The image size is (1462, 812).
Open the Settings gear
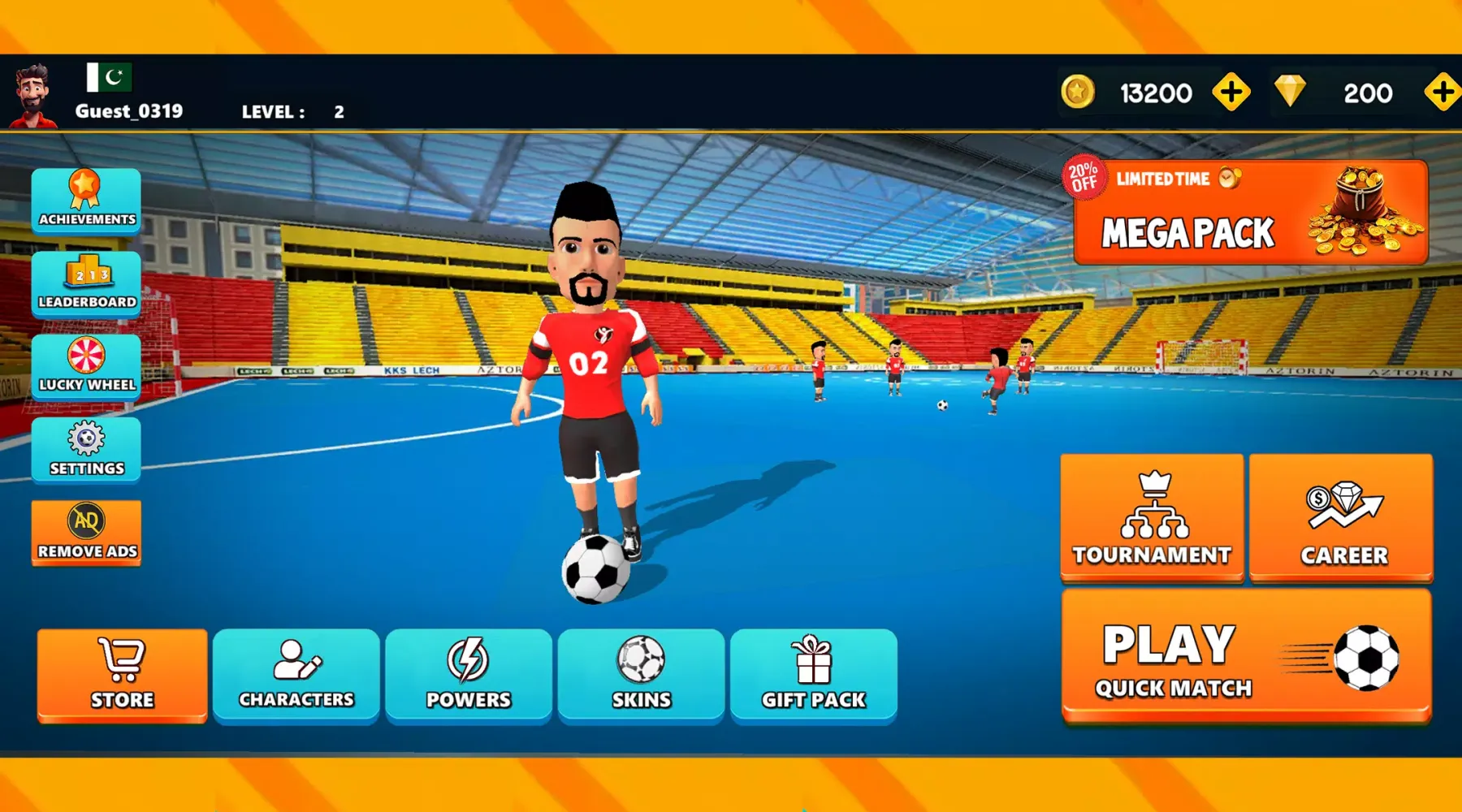[x=86, y=449]
